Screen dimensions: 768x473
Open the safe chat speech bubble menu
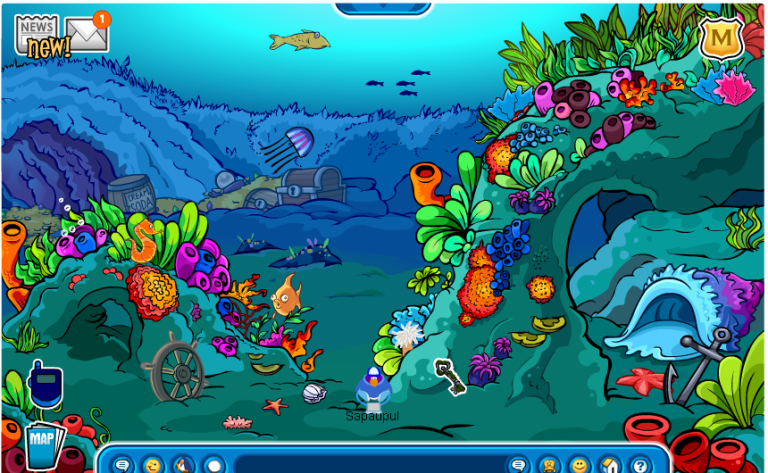pyautogui.click(x=122, y=465)
